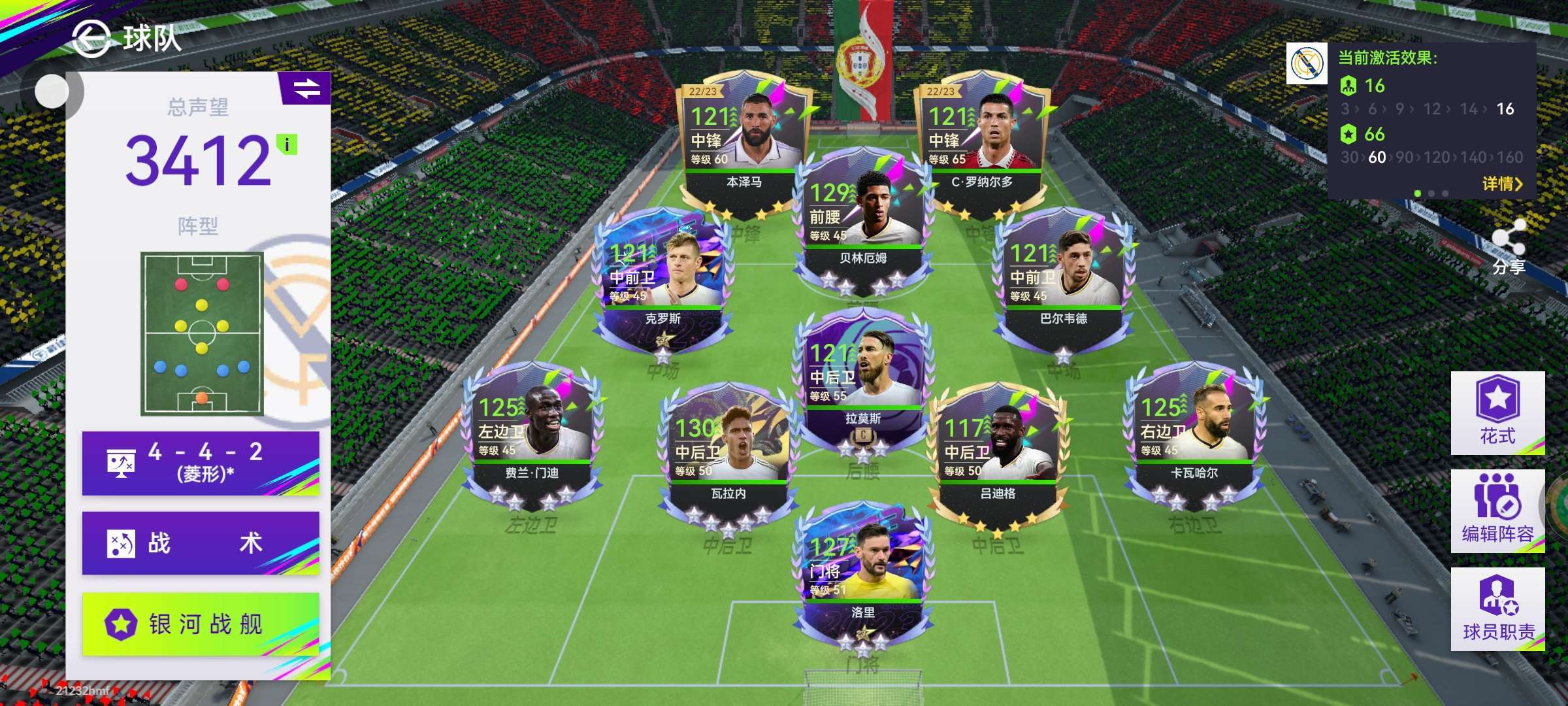Select the 银河战舰 button
The image size is (1568, 706).
coord(201,624)
